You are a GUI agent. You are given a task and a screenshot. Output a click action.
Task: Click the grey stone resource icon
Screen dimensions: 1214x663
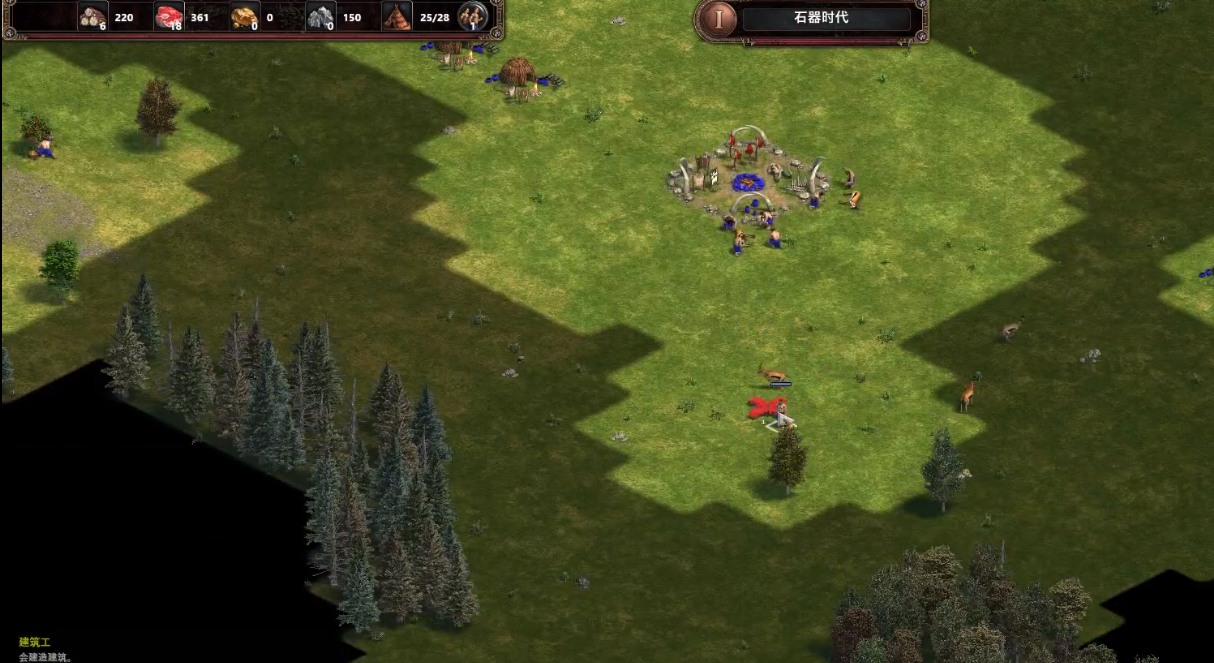(x=320, y=17)
